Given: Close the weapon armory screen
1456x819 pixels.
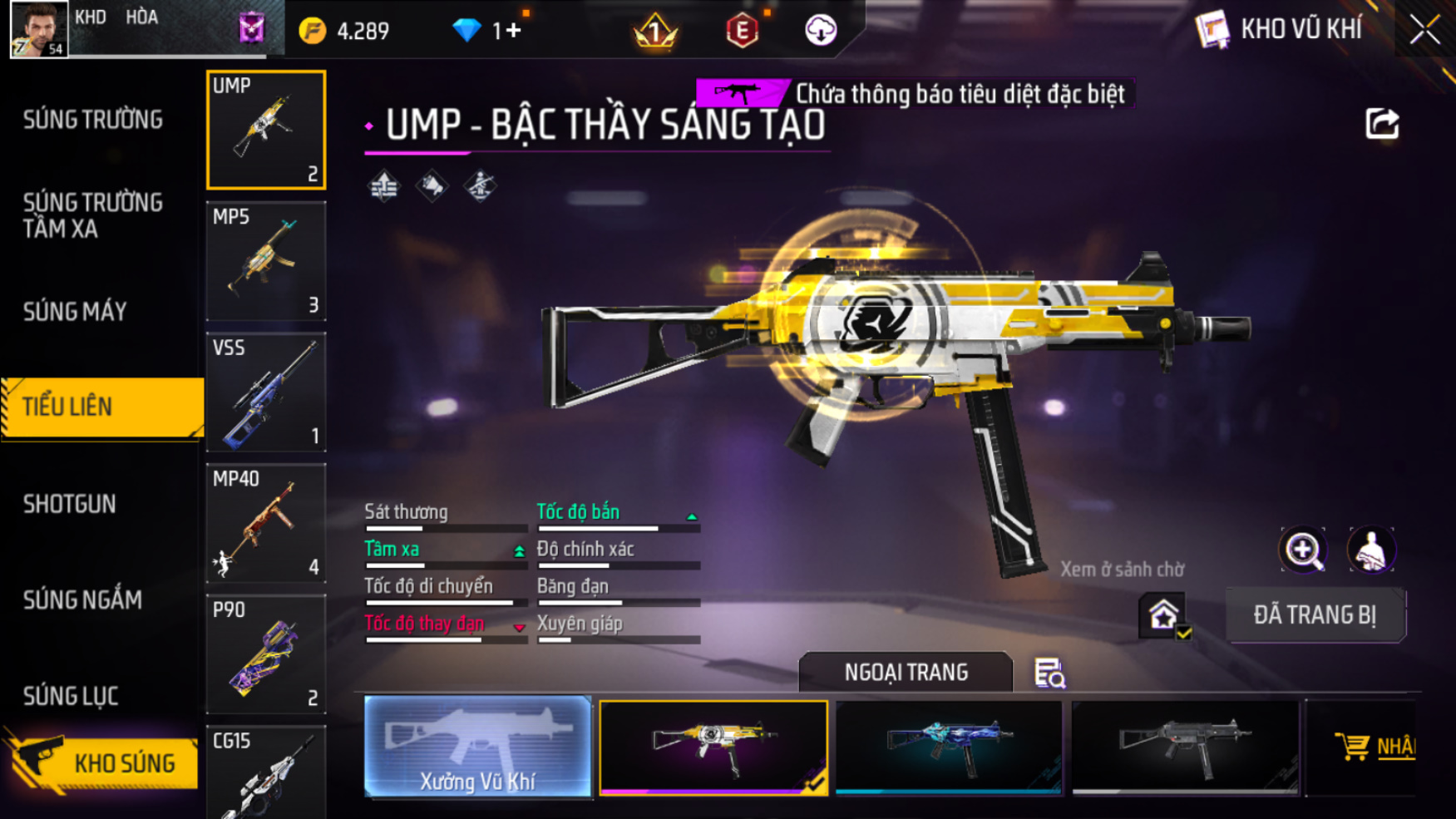Looking at the screenshot, I should (x=1424, y=30).
